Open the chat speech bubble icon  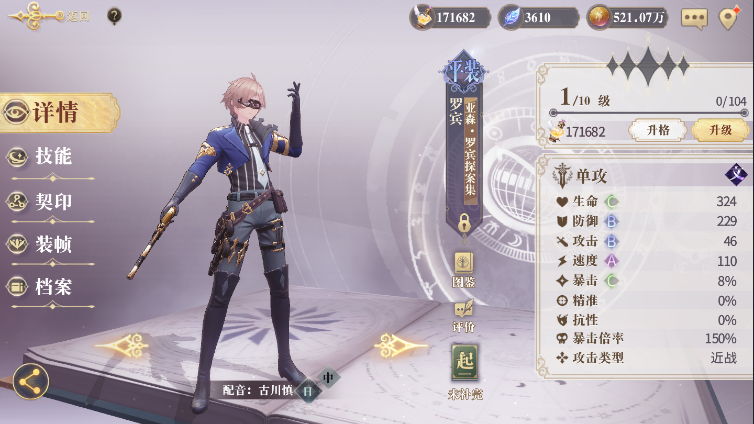693,17
